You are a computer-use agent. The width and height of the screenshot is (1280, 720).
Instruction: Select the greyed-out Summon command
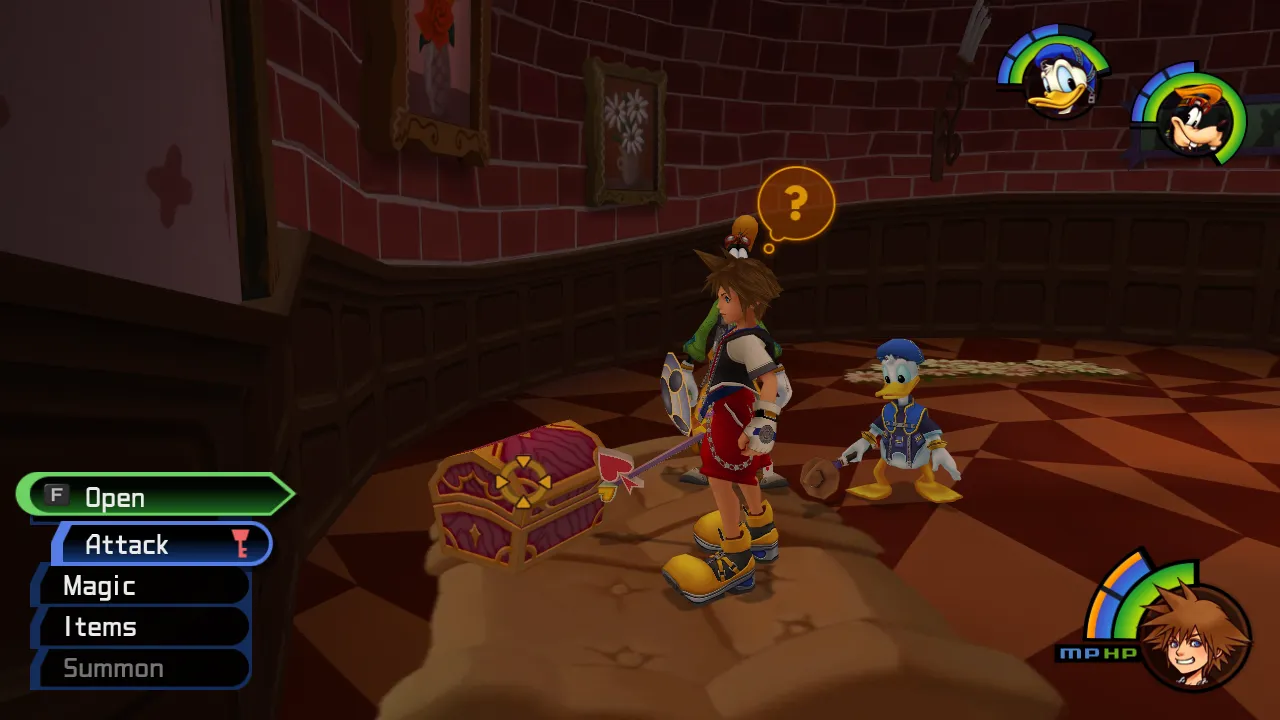click(140, 668)
